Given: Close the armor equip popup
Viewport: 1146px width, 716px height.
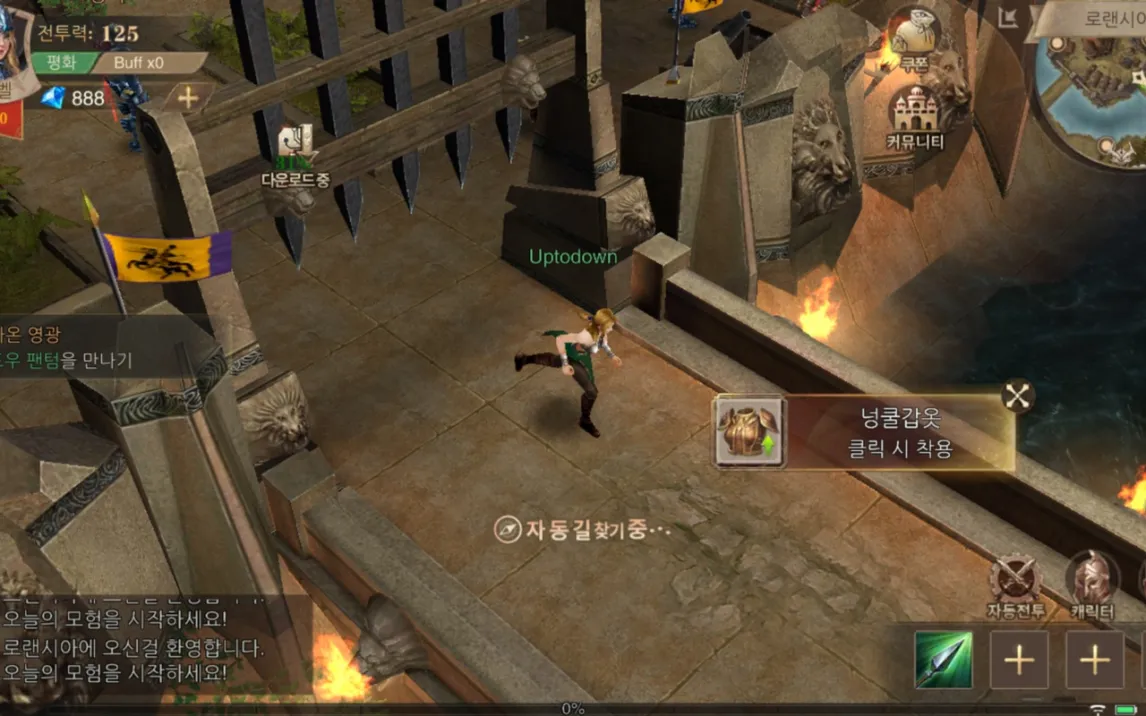Looking at the screenshot, I should pos(1017,397).
